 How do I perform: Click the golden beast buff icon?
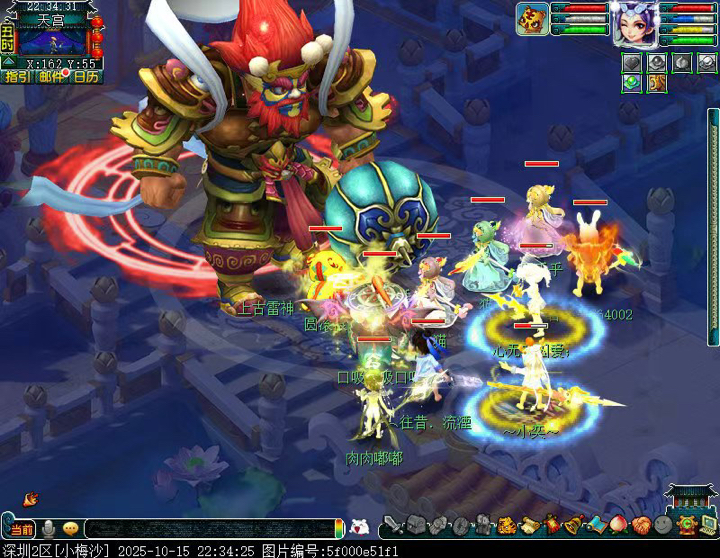[x=656, y=83]
